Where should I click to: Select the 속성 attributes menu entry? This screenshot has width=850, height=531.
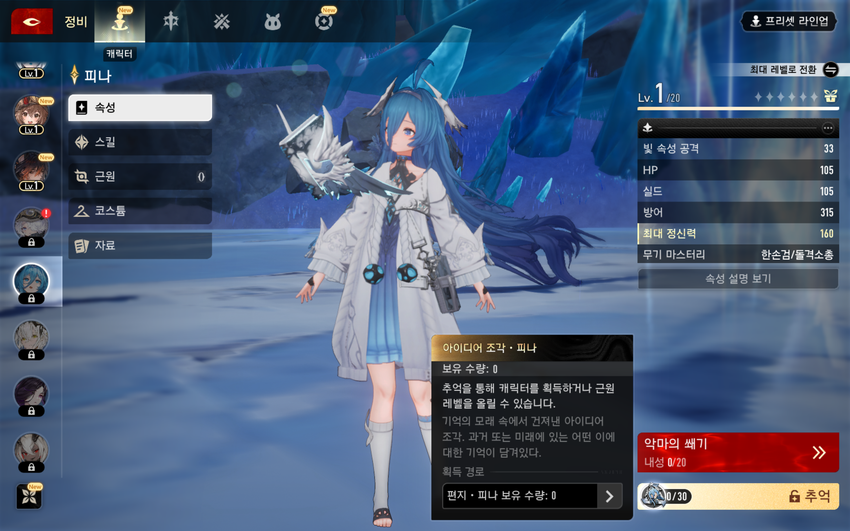140,108
